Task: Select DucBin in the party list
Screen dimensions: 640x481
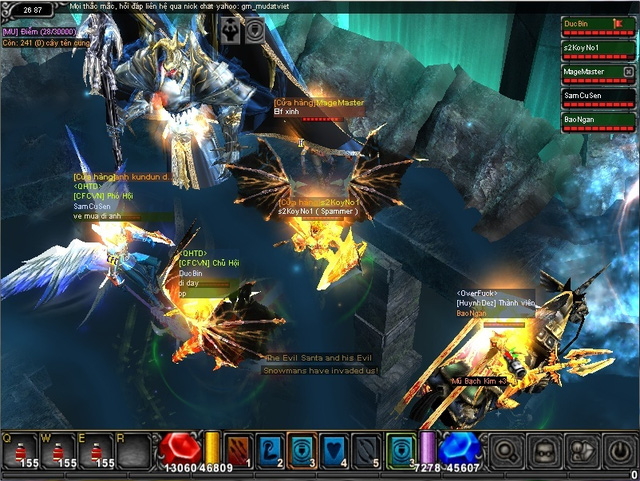Action: pos(594,23)
